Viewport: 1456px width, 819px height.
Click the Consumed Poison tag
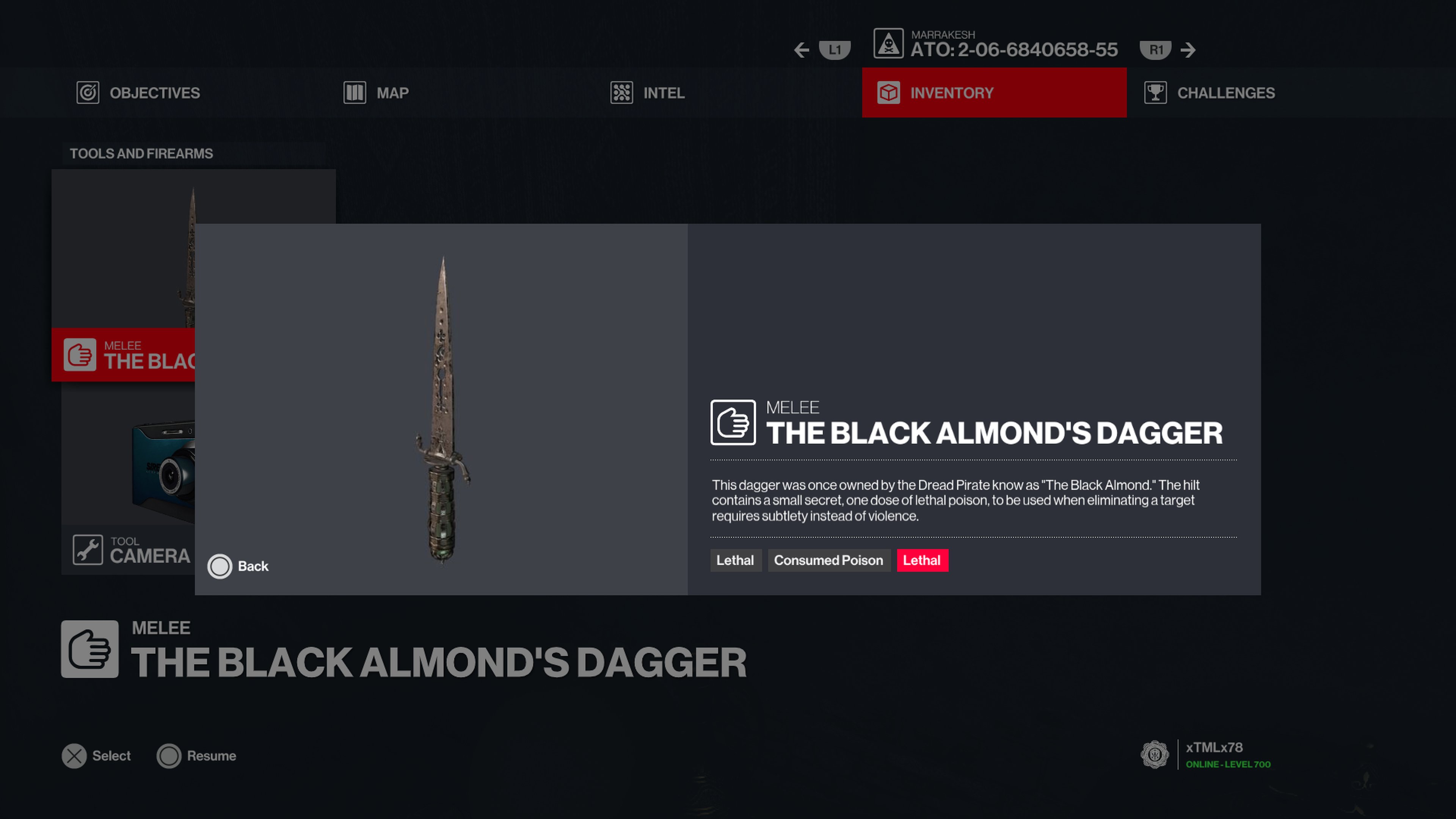[828, 560]
